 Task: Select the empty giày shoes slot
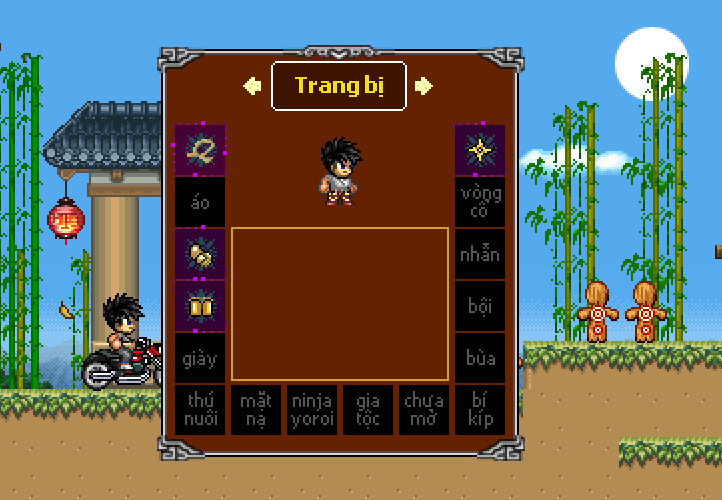[200, 358]
